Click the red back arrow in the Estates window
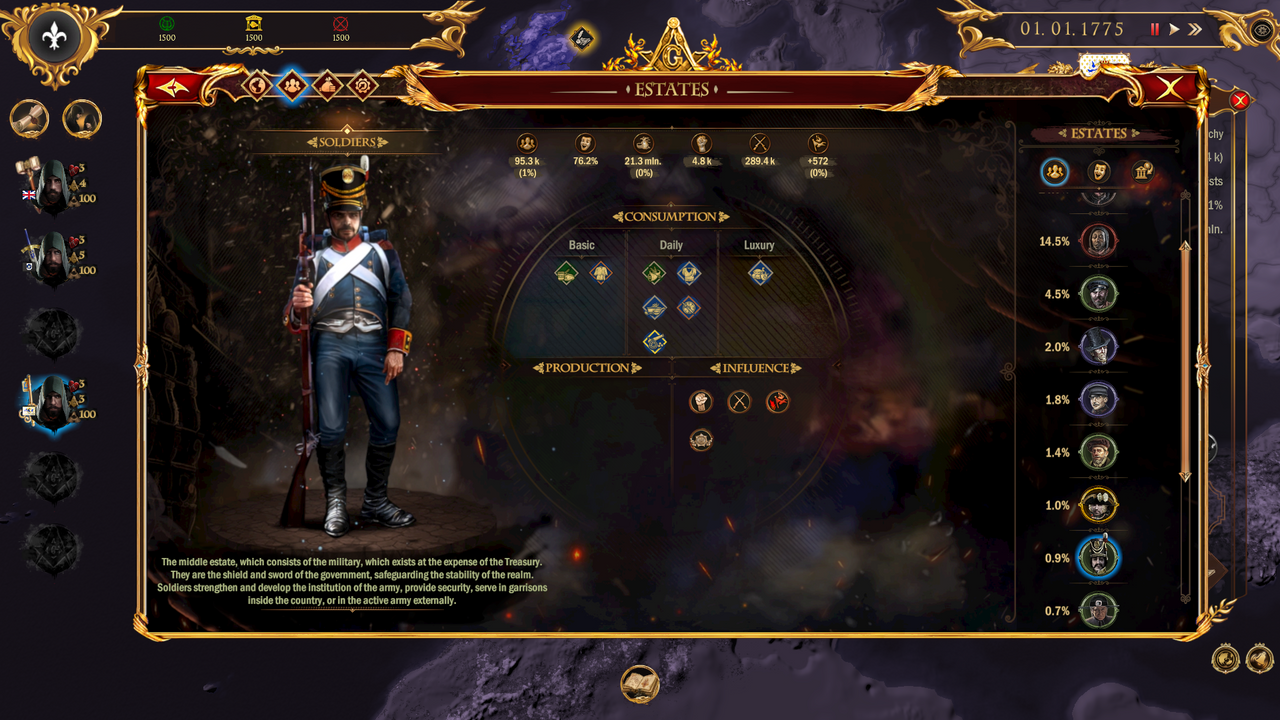 coord(172,86)
